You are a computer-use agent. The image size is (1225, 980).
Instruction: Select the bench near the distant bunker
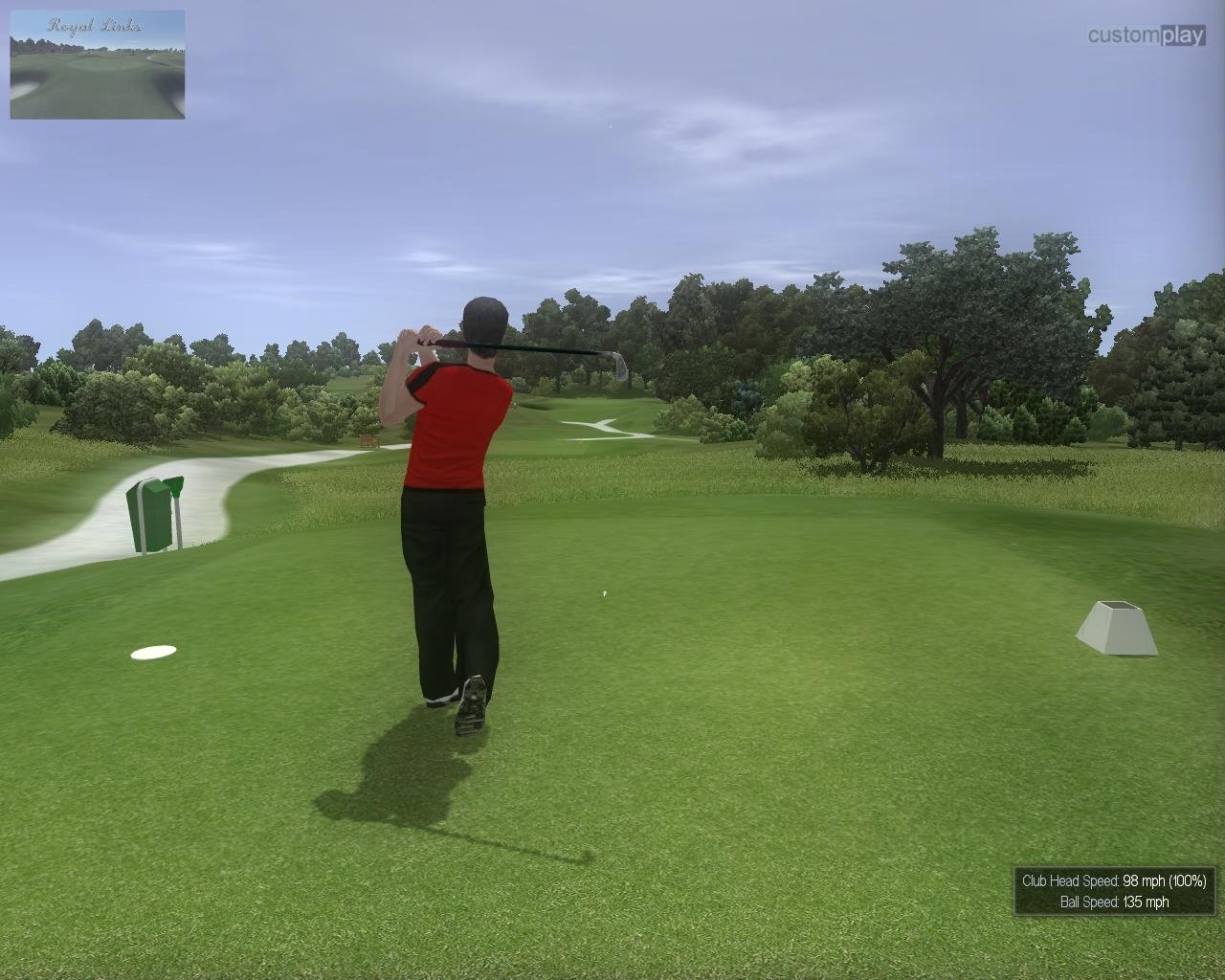point(368,440)
